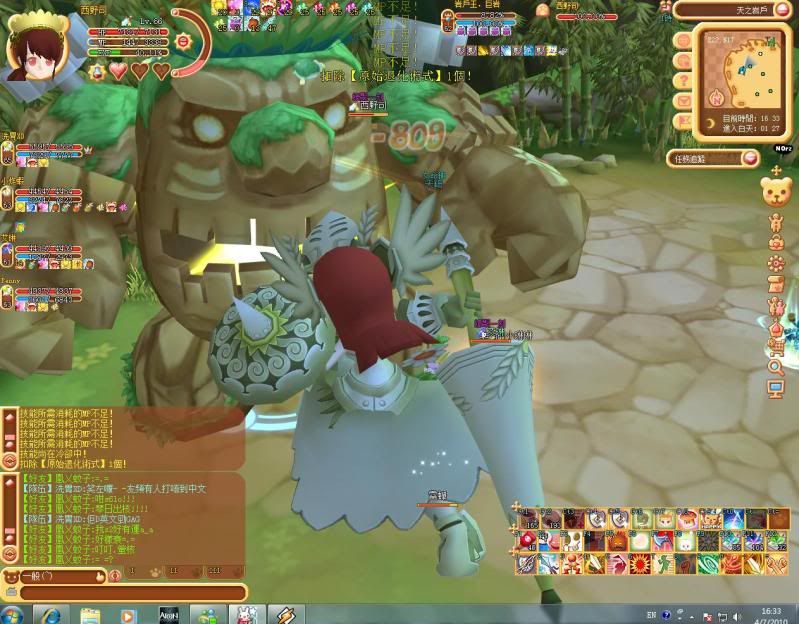Open the gear settings icon on sidebar

[x=776, y=263]
